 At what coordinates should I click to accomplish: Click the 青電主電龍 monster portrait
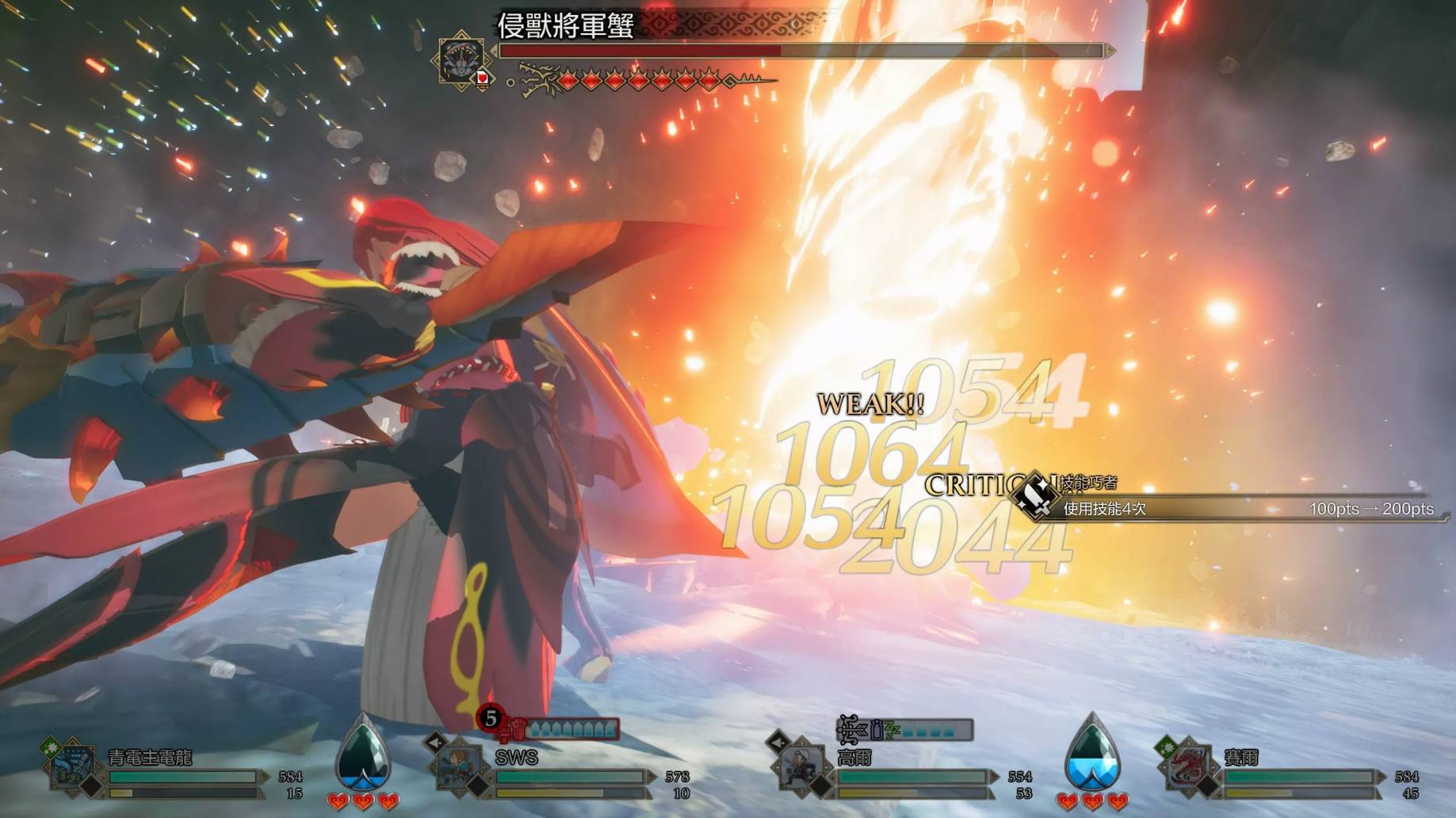click(x=72, y=766)
